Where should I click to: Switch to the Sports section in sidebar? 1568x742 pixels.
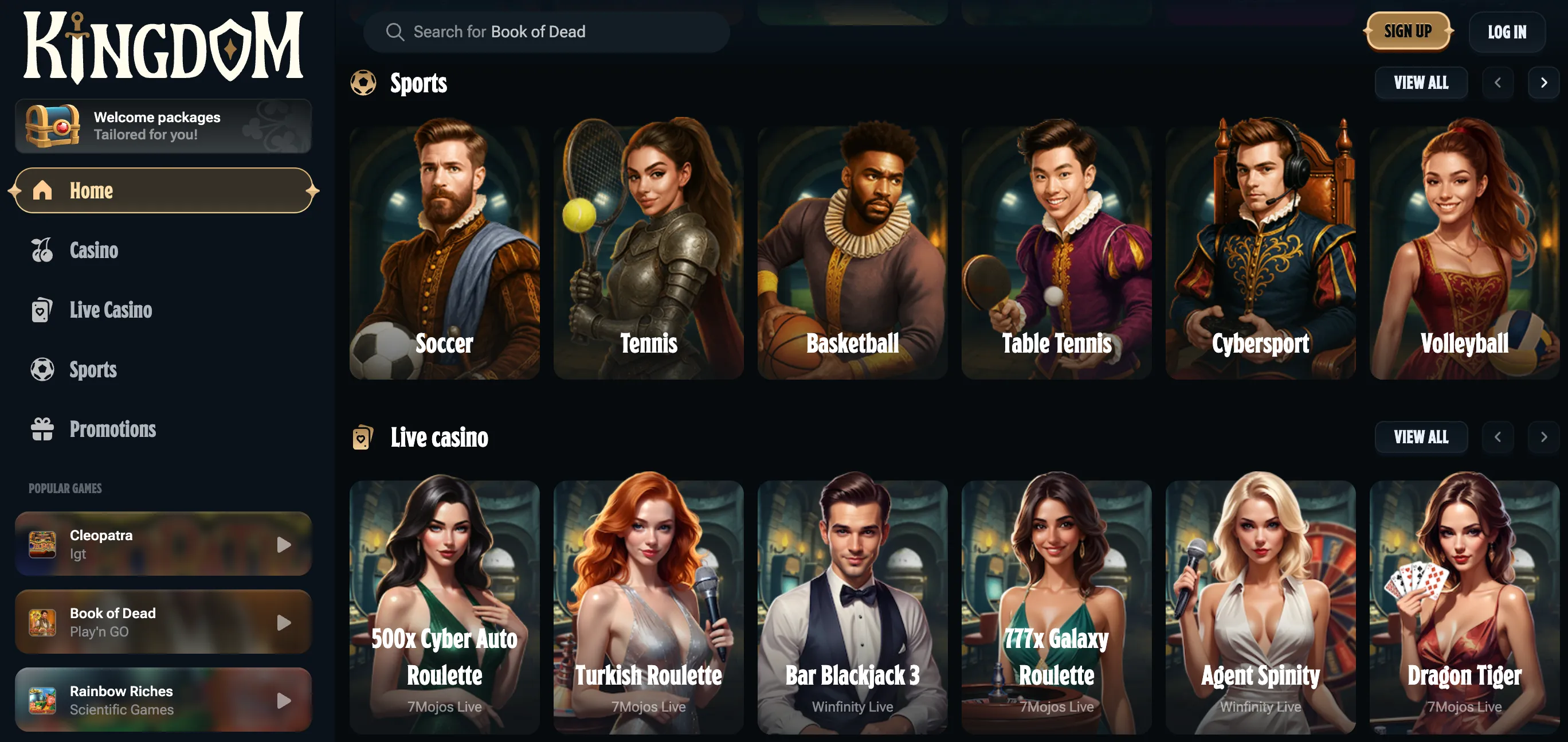92,369
